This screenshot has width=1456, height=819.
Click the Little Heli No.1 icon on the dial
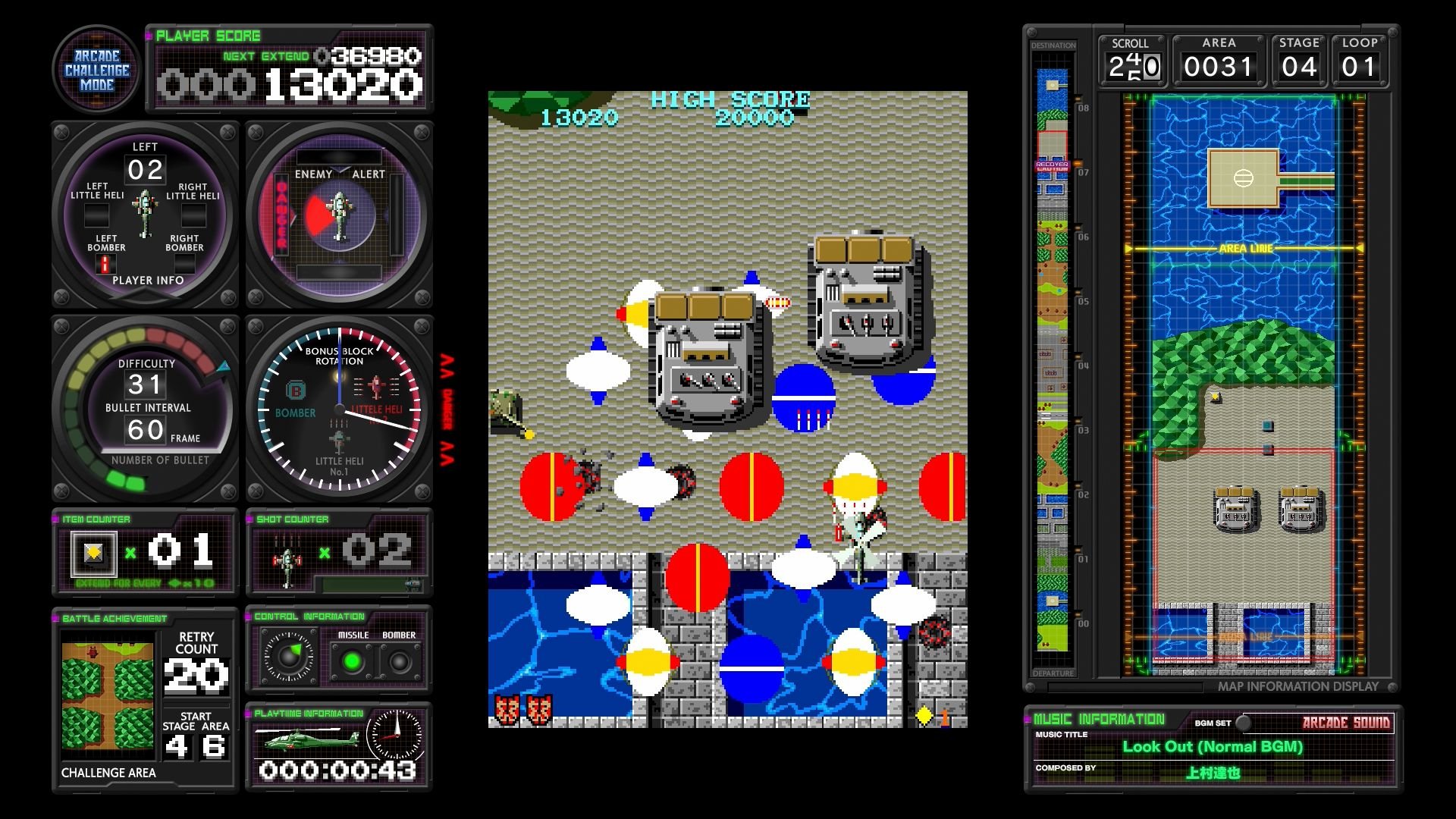(339, 440)
